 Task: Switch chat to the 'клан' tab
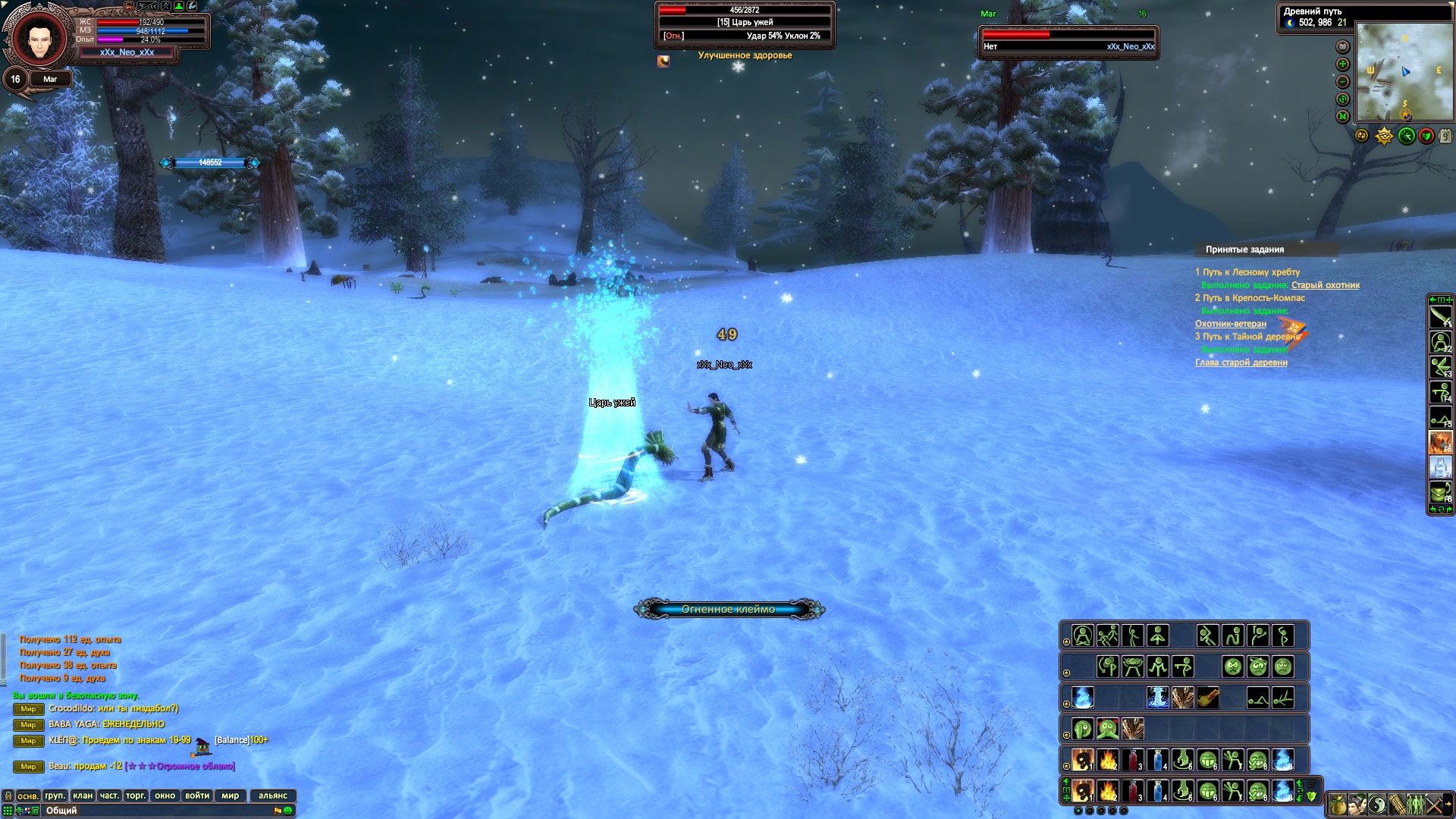point(83,795)
